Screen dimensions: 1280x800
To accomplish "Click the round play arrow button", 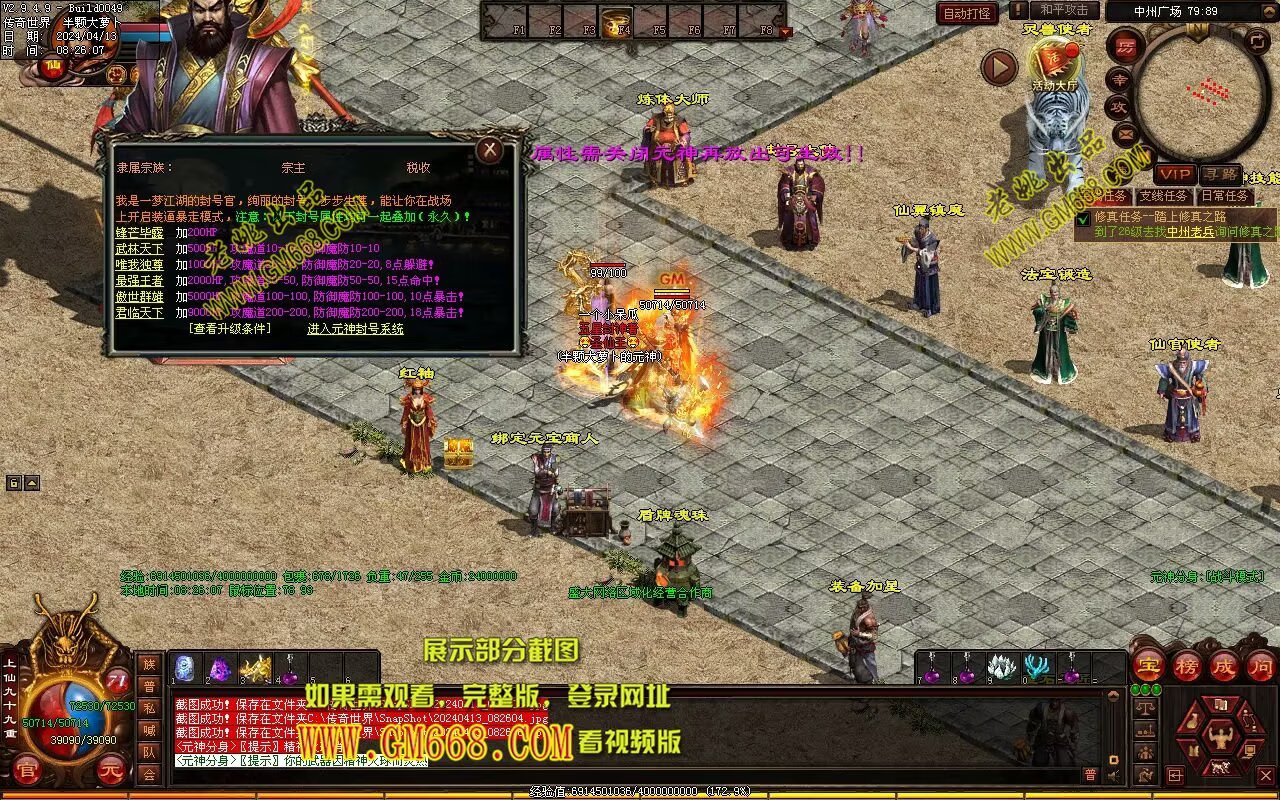I will (x=999, y=68).
